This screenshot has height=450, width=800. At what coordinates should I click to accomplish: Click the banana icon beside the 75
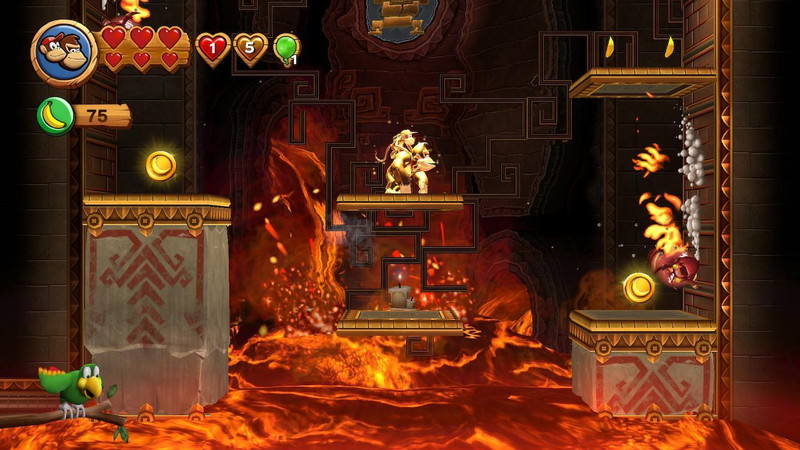pos(55,115)
